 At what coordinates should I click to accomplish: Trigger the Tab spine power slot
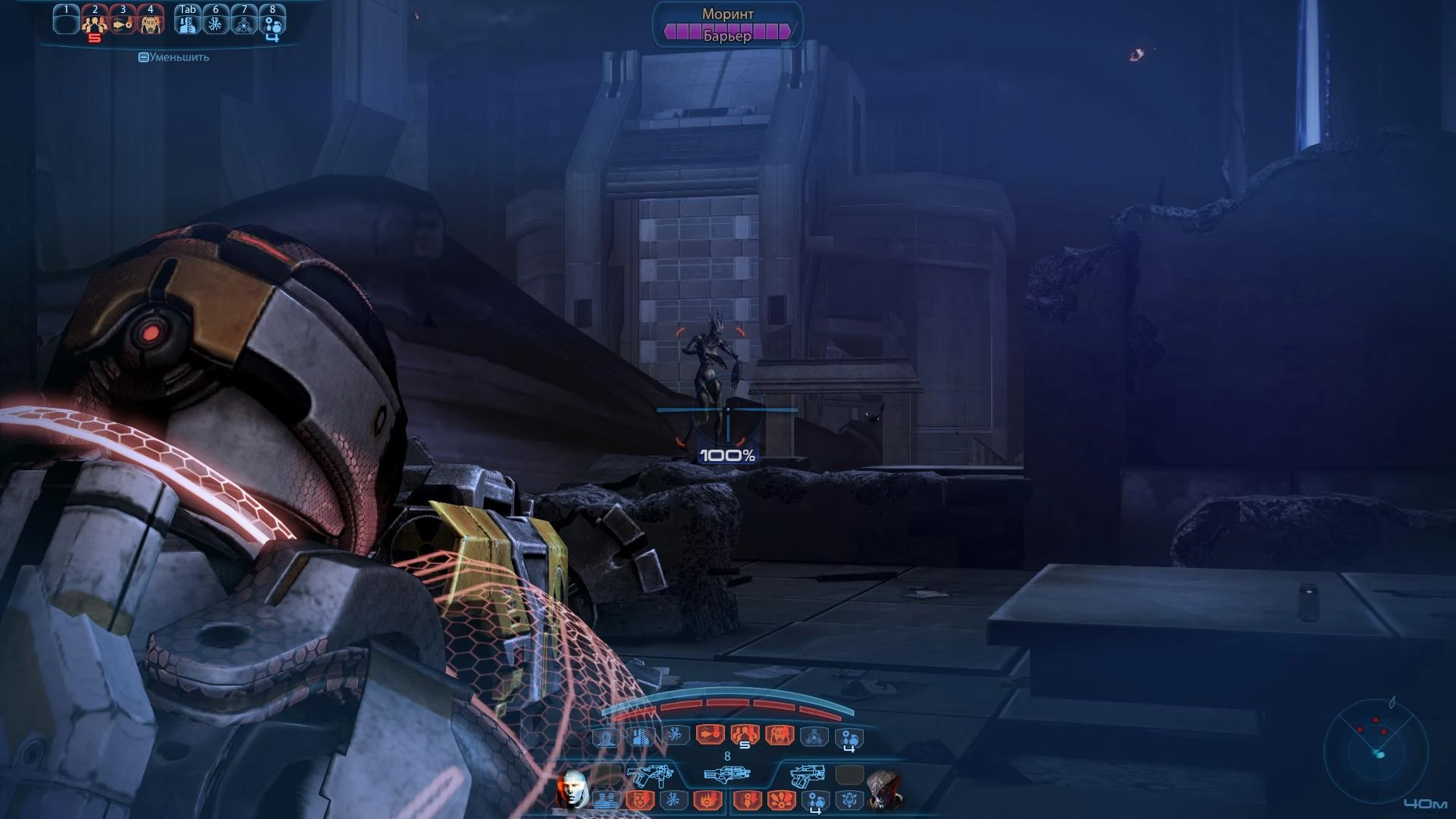coord(187,23)
